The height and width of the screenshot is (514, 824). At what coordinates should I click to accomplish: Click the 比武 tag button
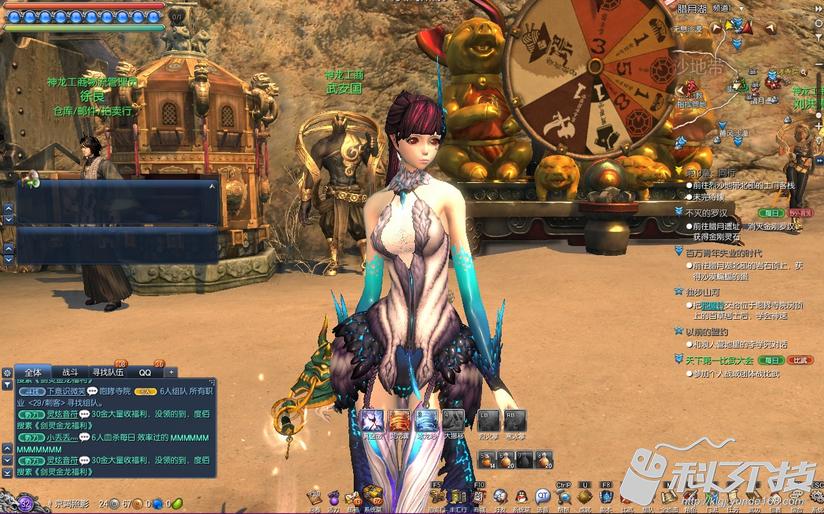click(800, 359)
